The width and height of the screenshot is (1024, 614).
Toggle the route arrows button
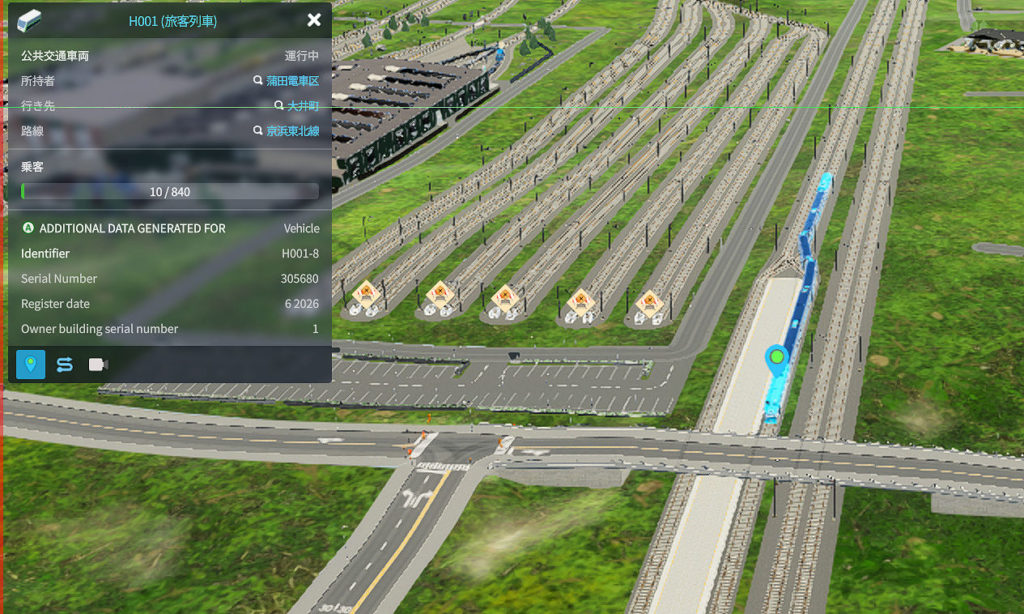[x=64, y=364]
